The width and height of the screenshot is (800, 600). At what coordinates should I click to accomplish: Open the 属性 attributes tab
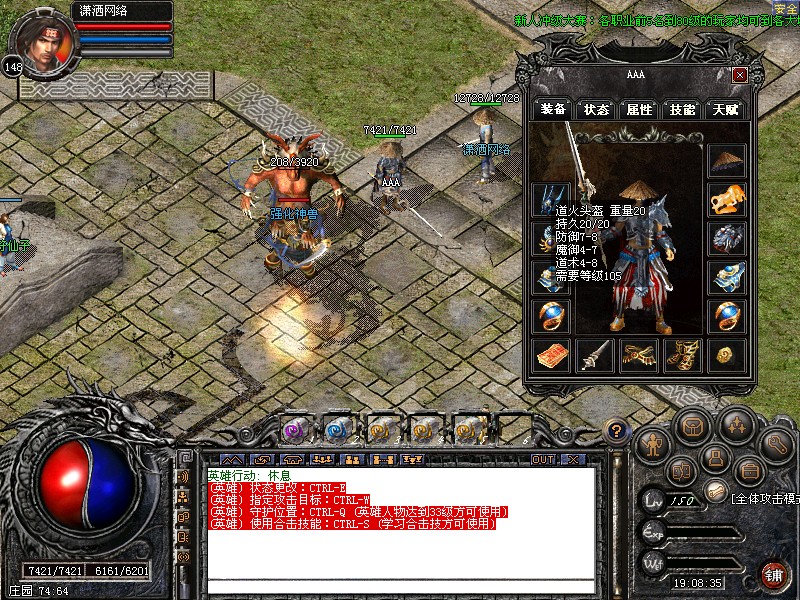point(639,109)
